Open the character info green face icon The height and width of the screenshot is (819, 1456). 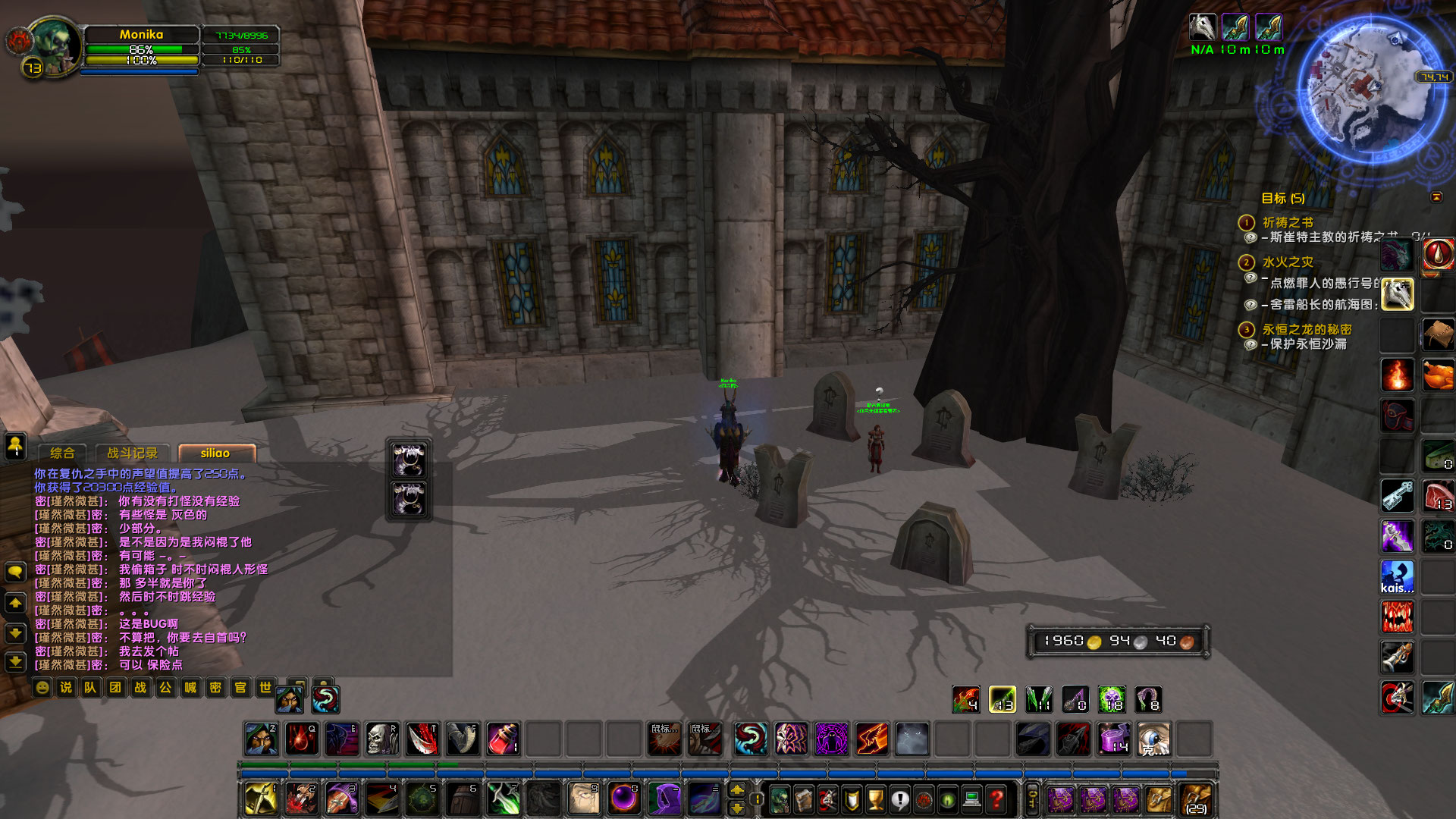[x=780, y=801]
